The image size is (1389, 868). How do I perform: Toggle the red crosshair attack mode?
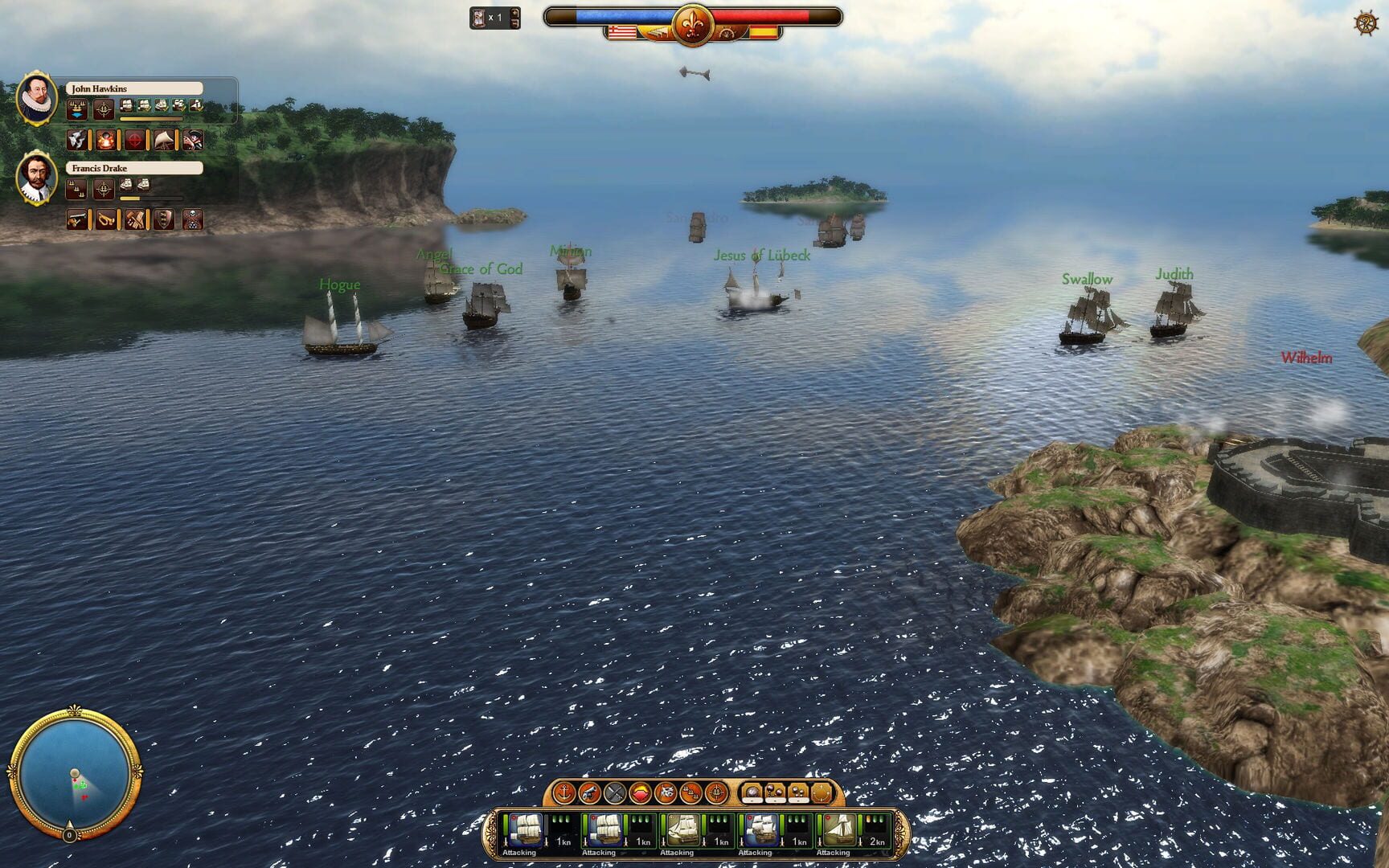(x=135, y=139)
